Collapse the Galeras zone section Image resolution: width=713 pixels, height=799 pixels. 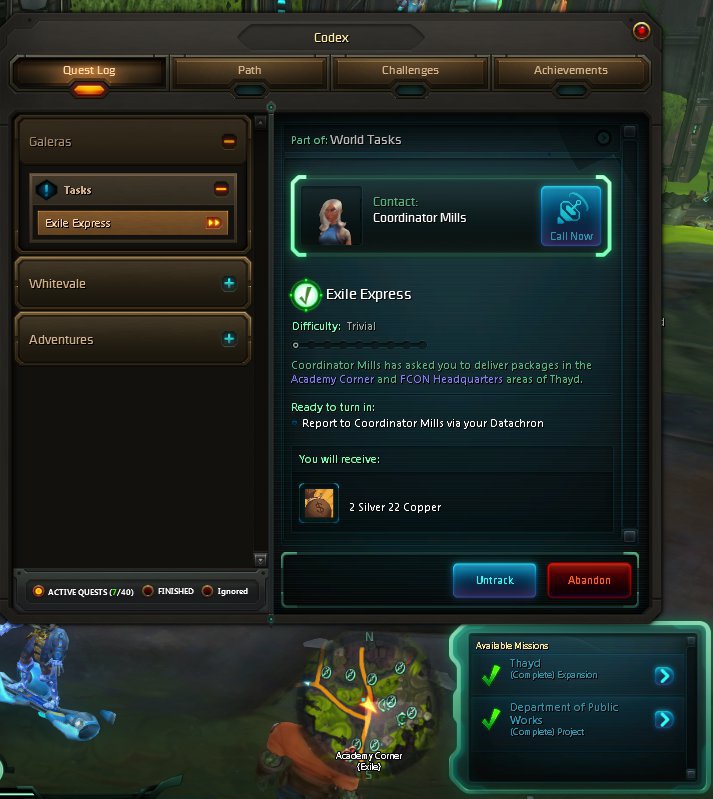(x=229, y=142)
